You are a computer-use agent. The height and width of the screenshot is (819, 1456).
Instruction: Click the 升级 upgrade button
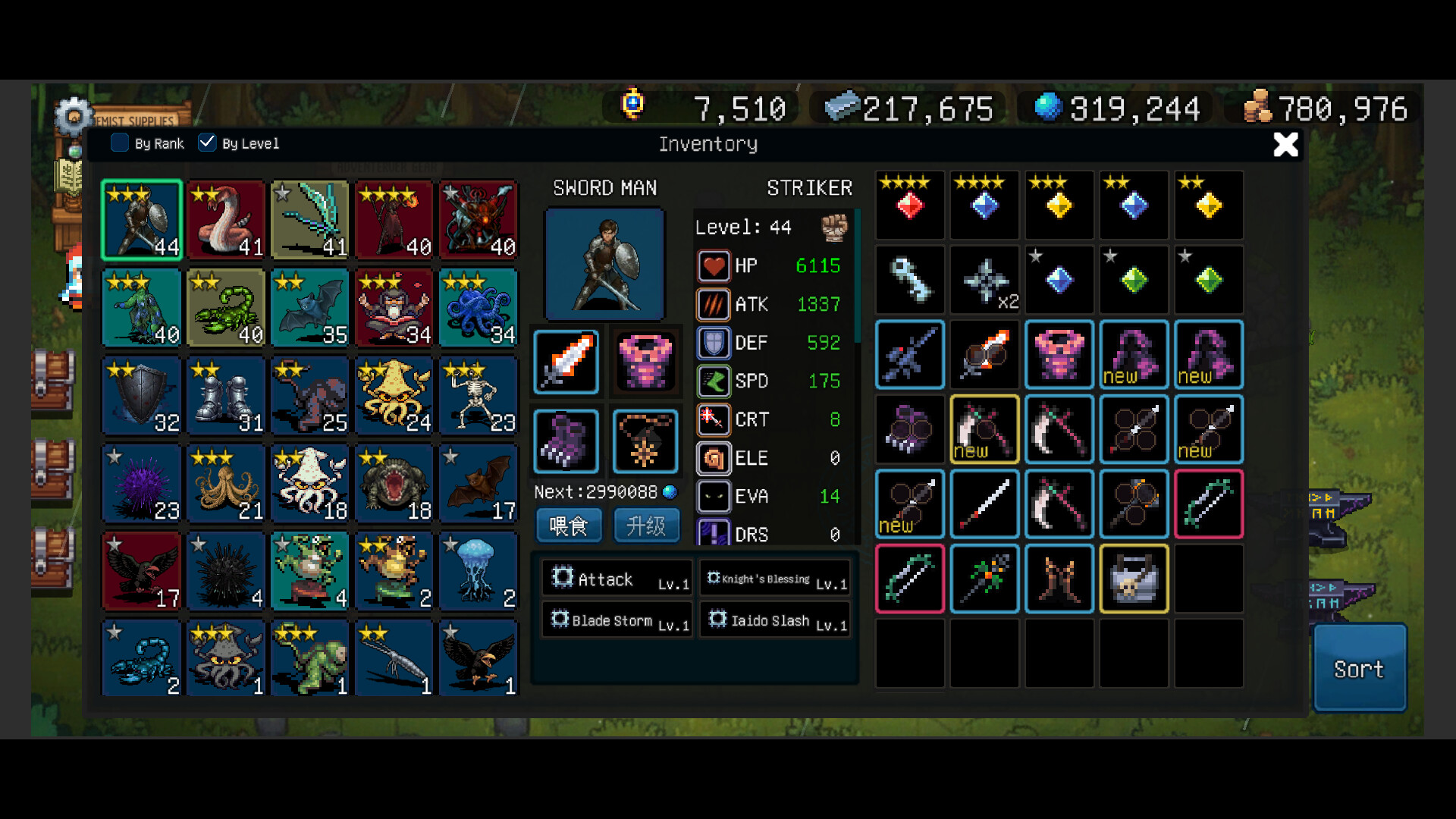pyautogui.click(x=646, y=526)
